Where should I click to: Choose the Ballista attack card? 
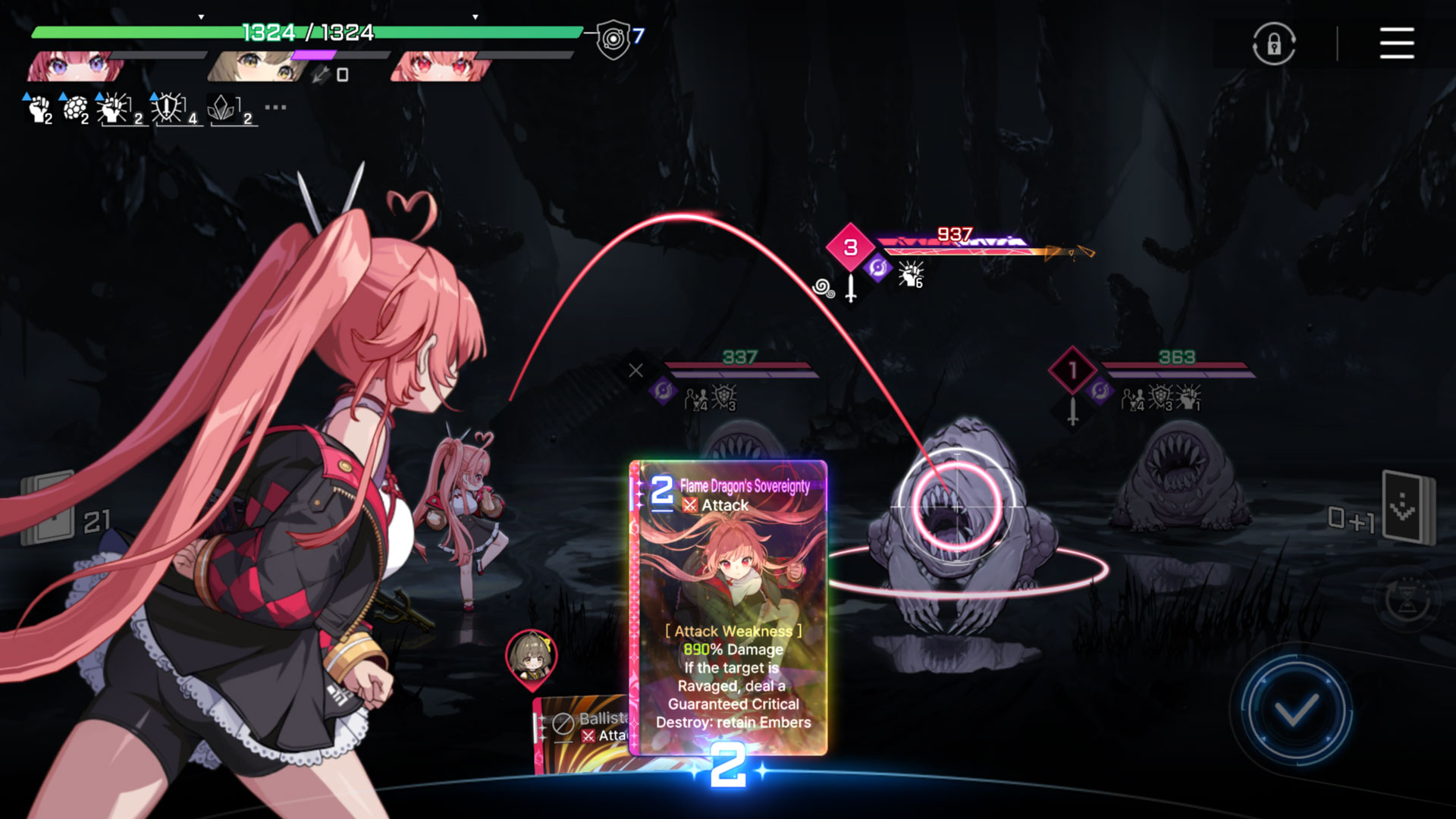point(582,733)
